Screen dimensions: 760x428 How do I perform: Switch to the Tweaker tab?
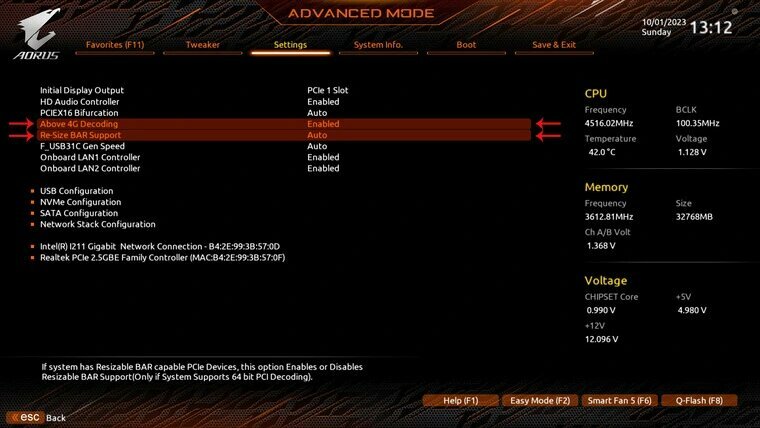click(203, 45)
